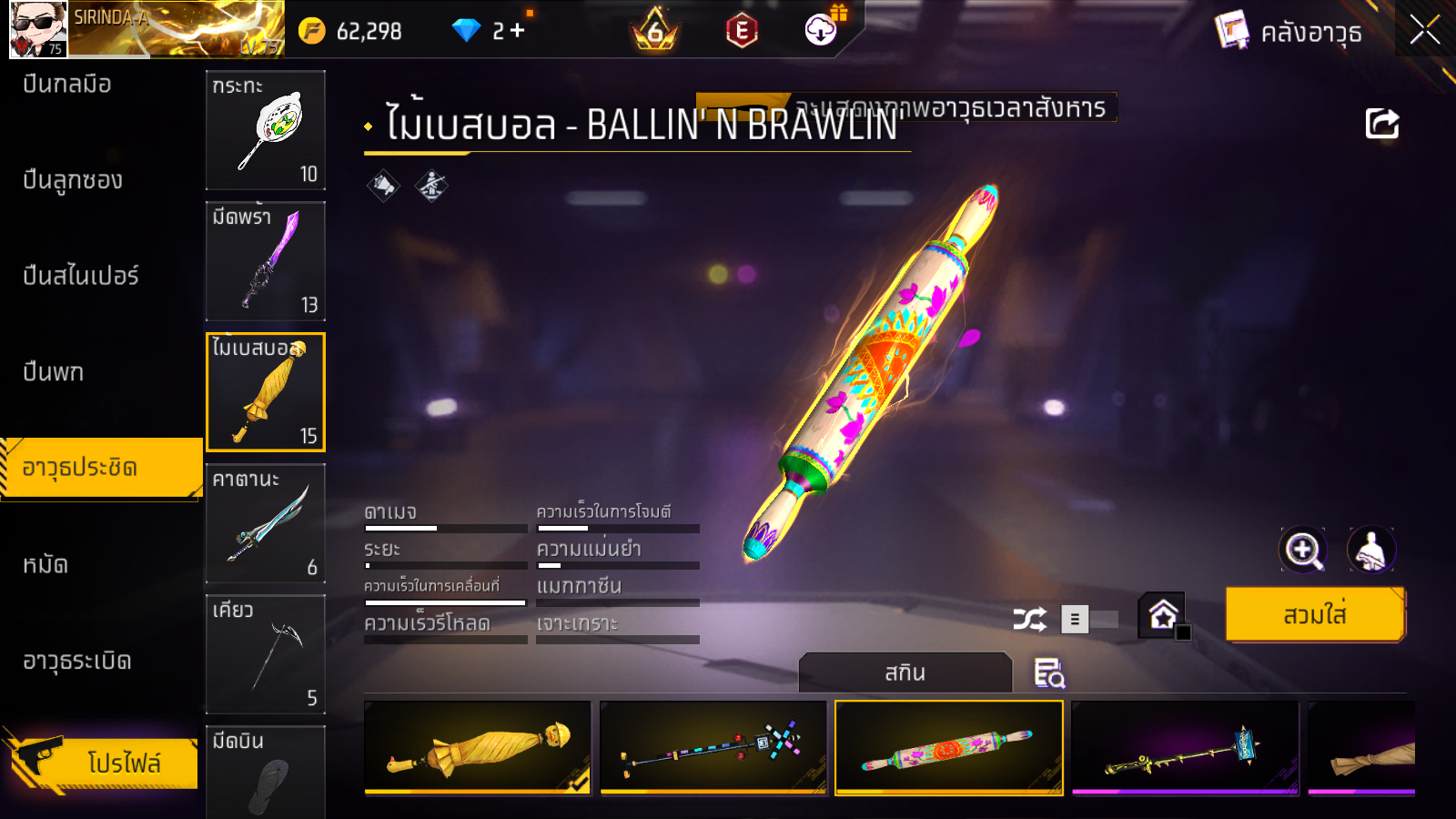Switch to the ปืนลูกซอง category
The width and height of the screenshot is (1456, 819).
click(73, 180)
